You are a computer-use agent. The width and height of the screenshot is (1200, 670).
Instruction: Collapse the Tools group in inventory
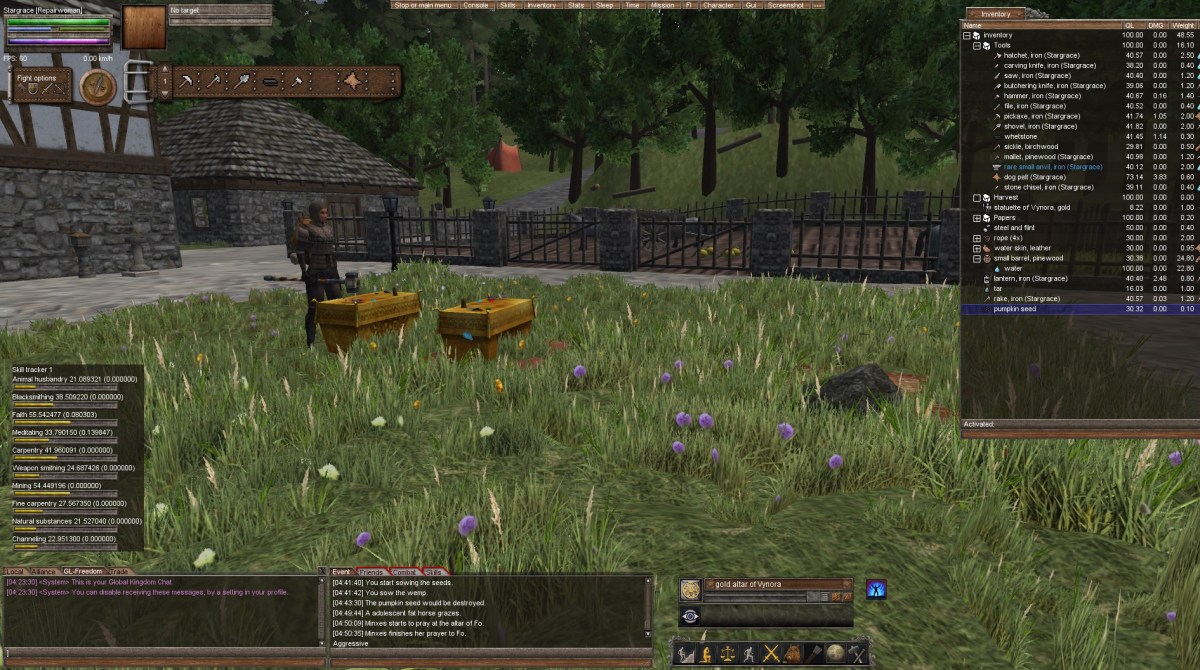click(977, 46)
